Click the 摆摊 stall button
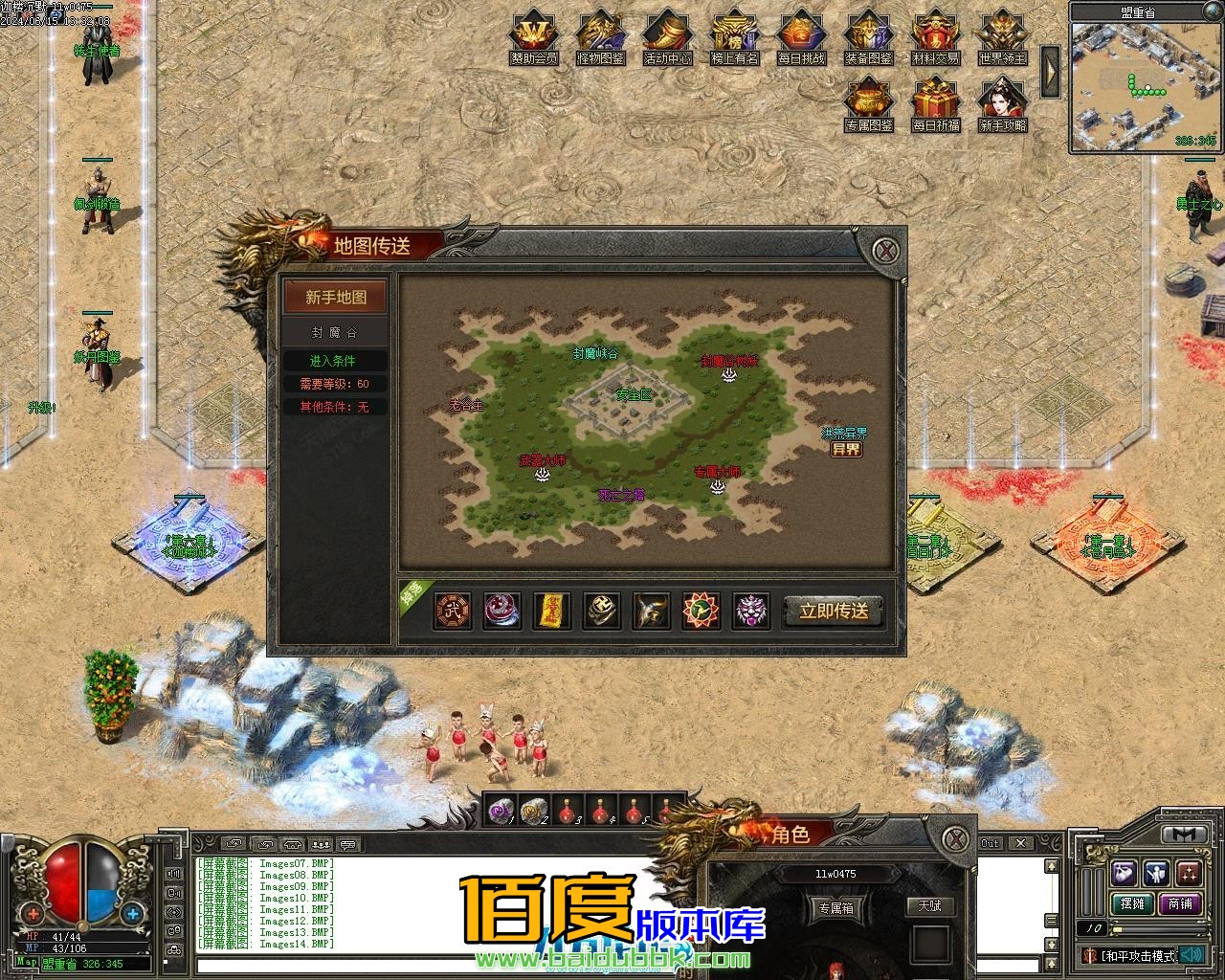The width and height of the screenshot is (1225, 980). point(1132,903)
